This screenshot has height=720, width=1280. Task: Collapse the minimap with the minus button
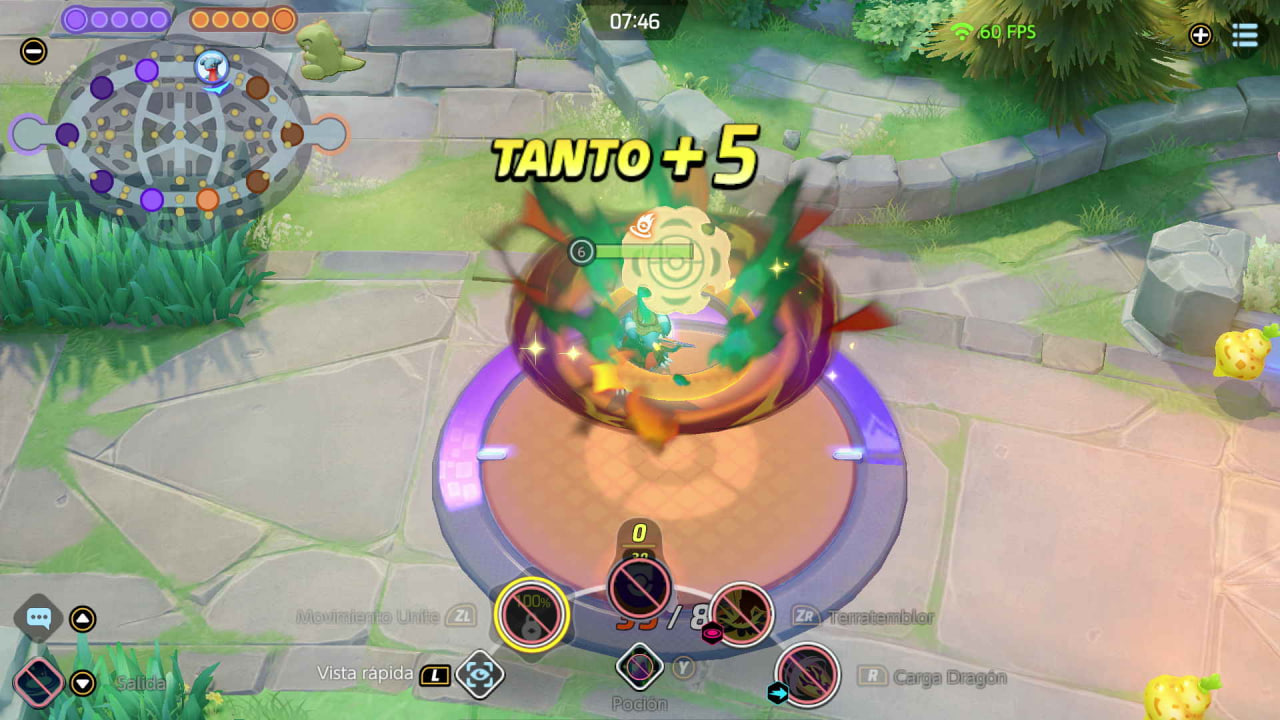pyautogui.click(x=33, y=51)
